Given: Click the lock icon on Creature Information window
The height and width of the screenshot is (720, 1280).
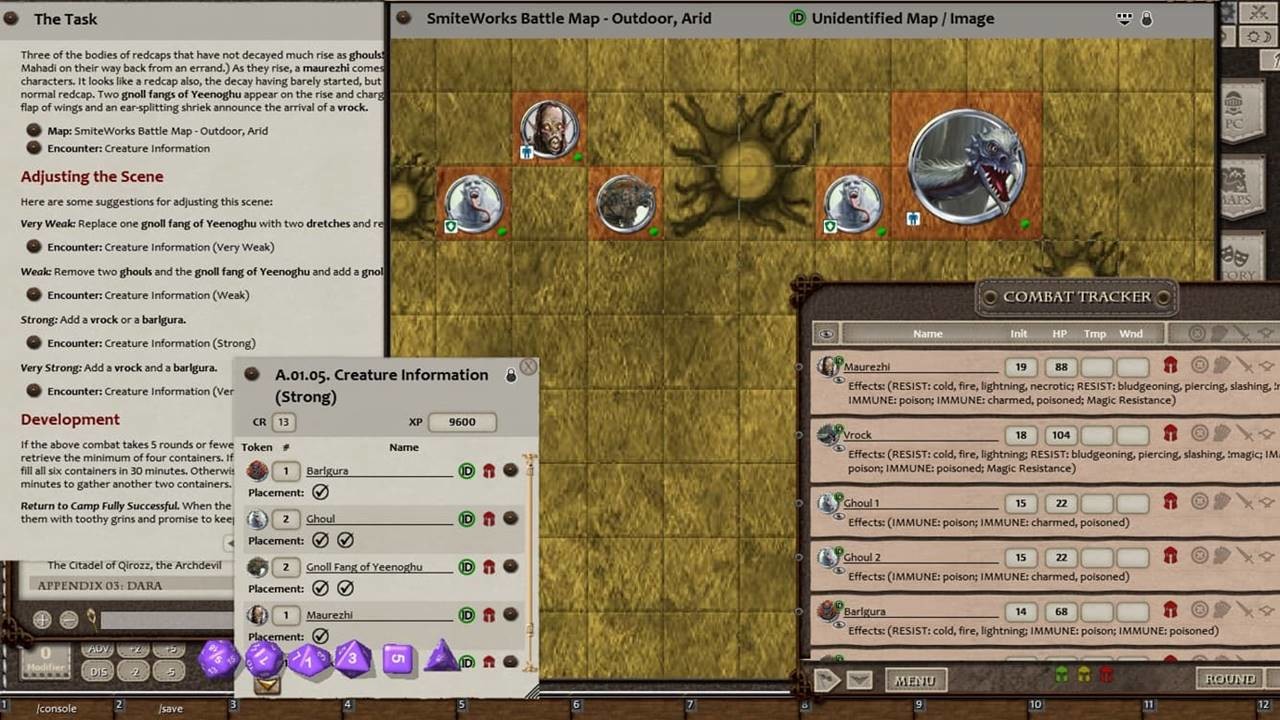Looking at the screenshot, I should click(x=511, y=376).
